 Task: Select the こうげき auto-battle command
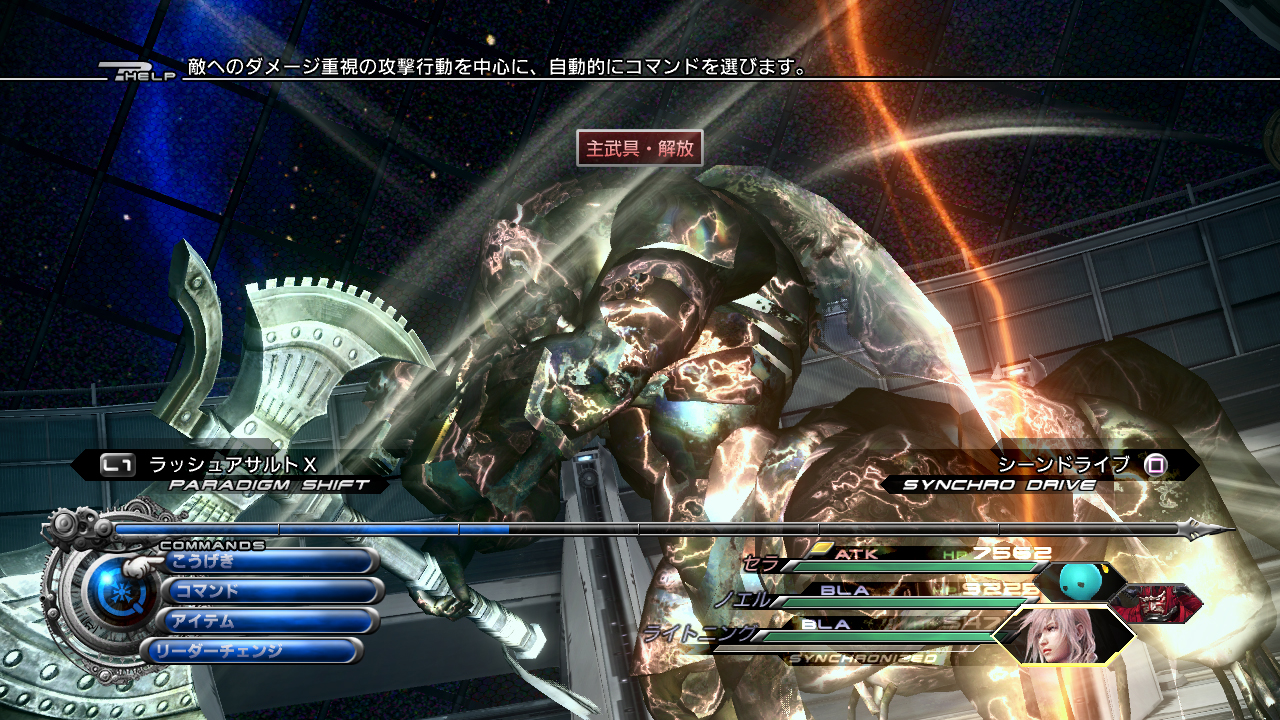point(268,561)
